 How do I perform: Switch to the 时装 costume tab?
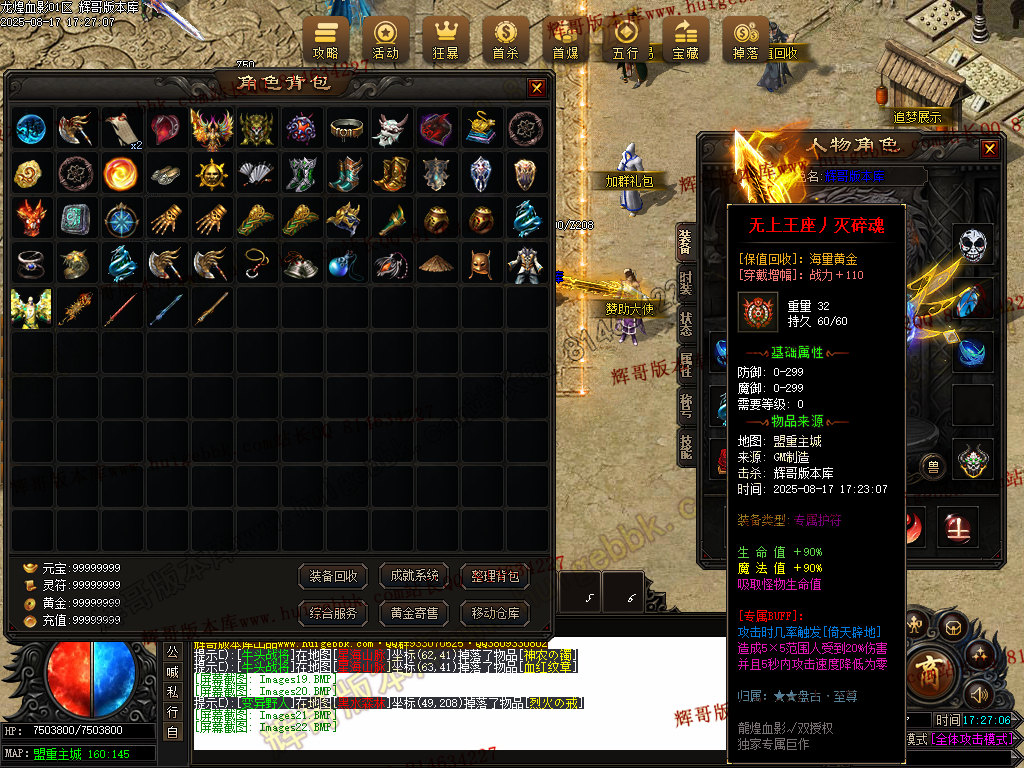coord(686,282)
